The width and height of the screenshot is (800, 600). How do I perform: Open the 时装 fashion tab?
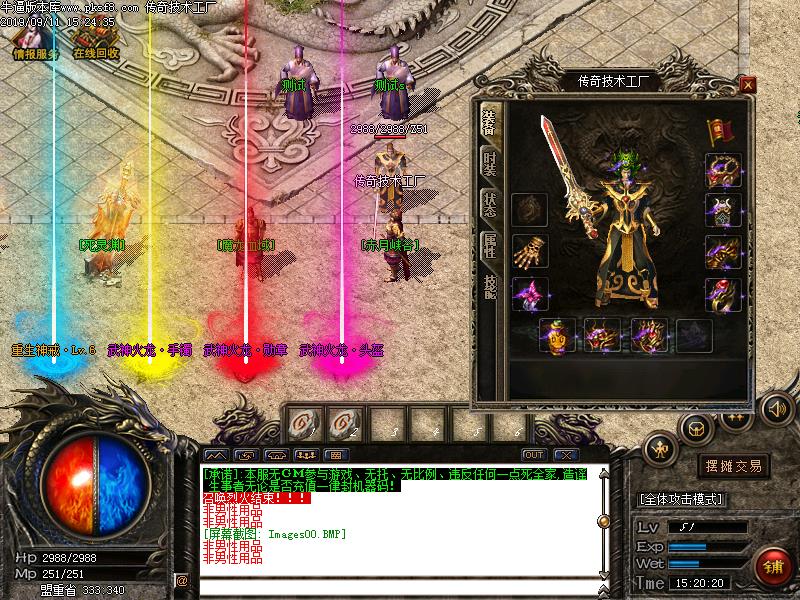(489, 163)
